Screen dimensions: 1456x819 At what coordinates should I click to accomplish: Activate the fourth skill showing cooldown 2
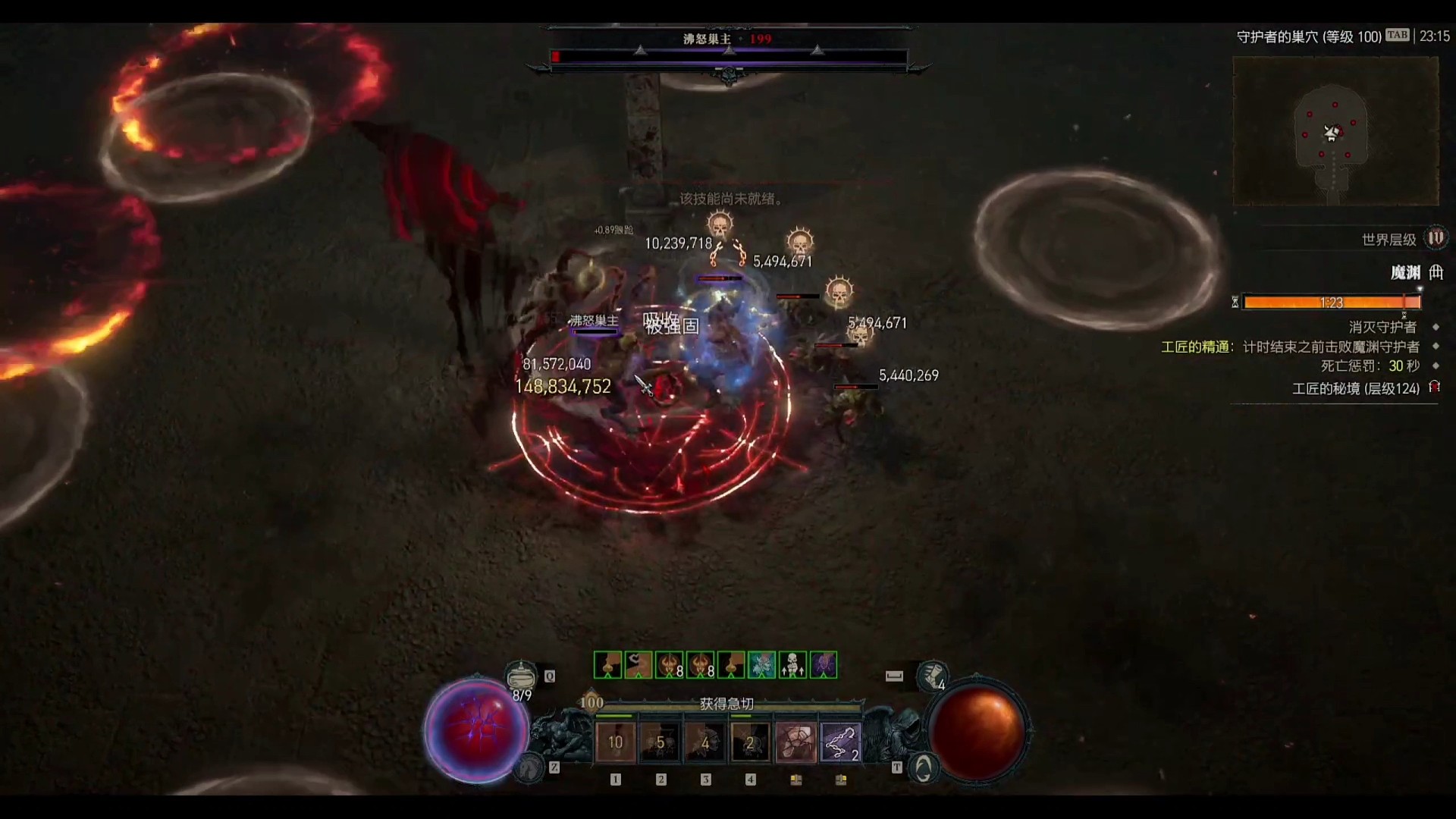(750, 742)
